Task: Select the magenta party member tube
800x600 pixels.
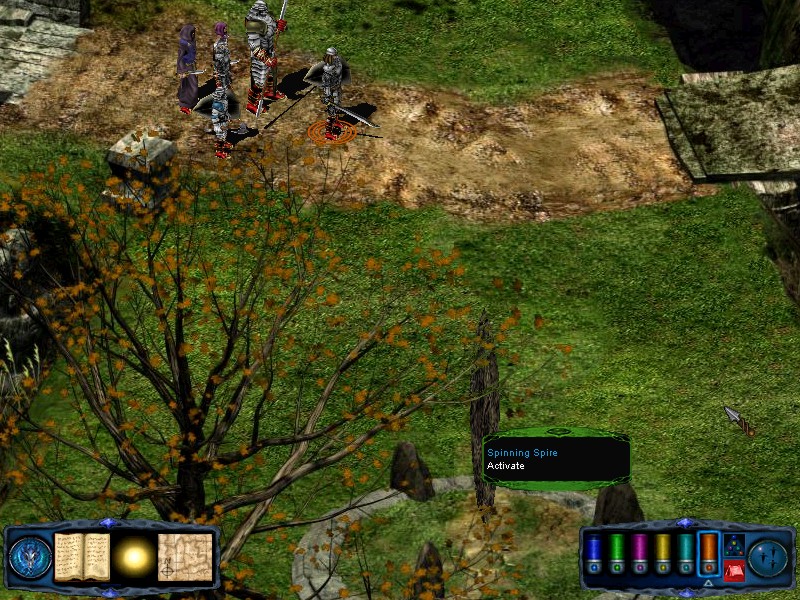Action: pyautogui.click(x=640, y=553)
